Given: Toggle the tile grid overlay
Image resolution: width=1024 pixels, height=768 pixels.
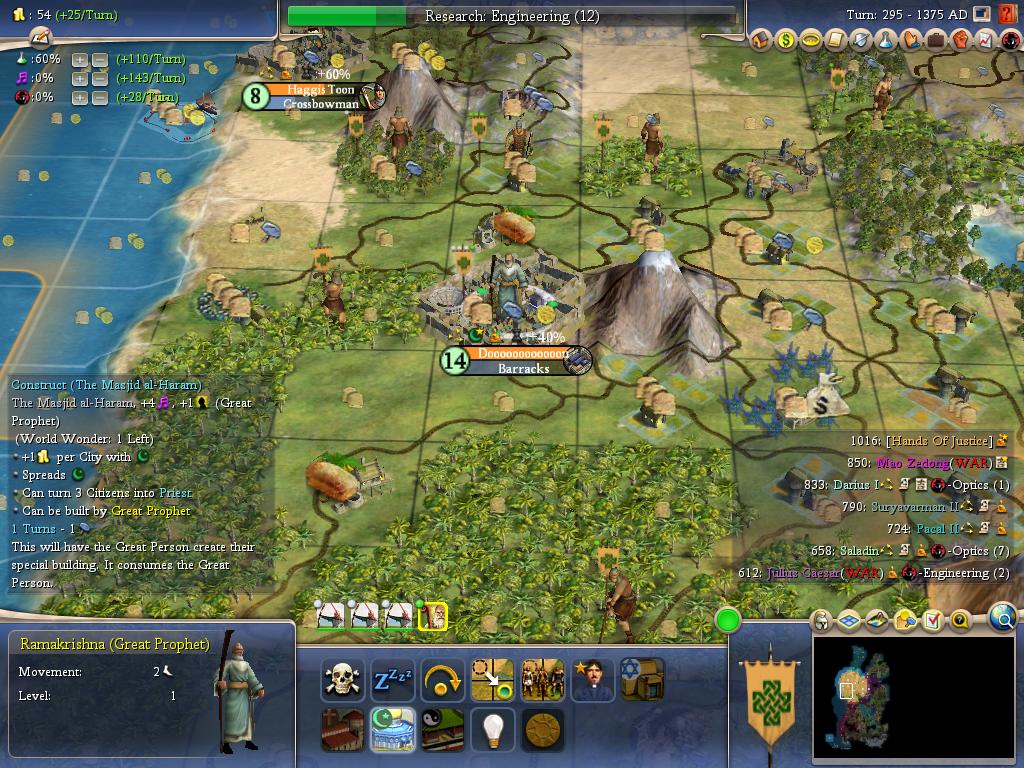Looking at the screenshot, I should (x=849, y=621).
